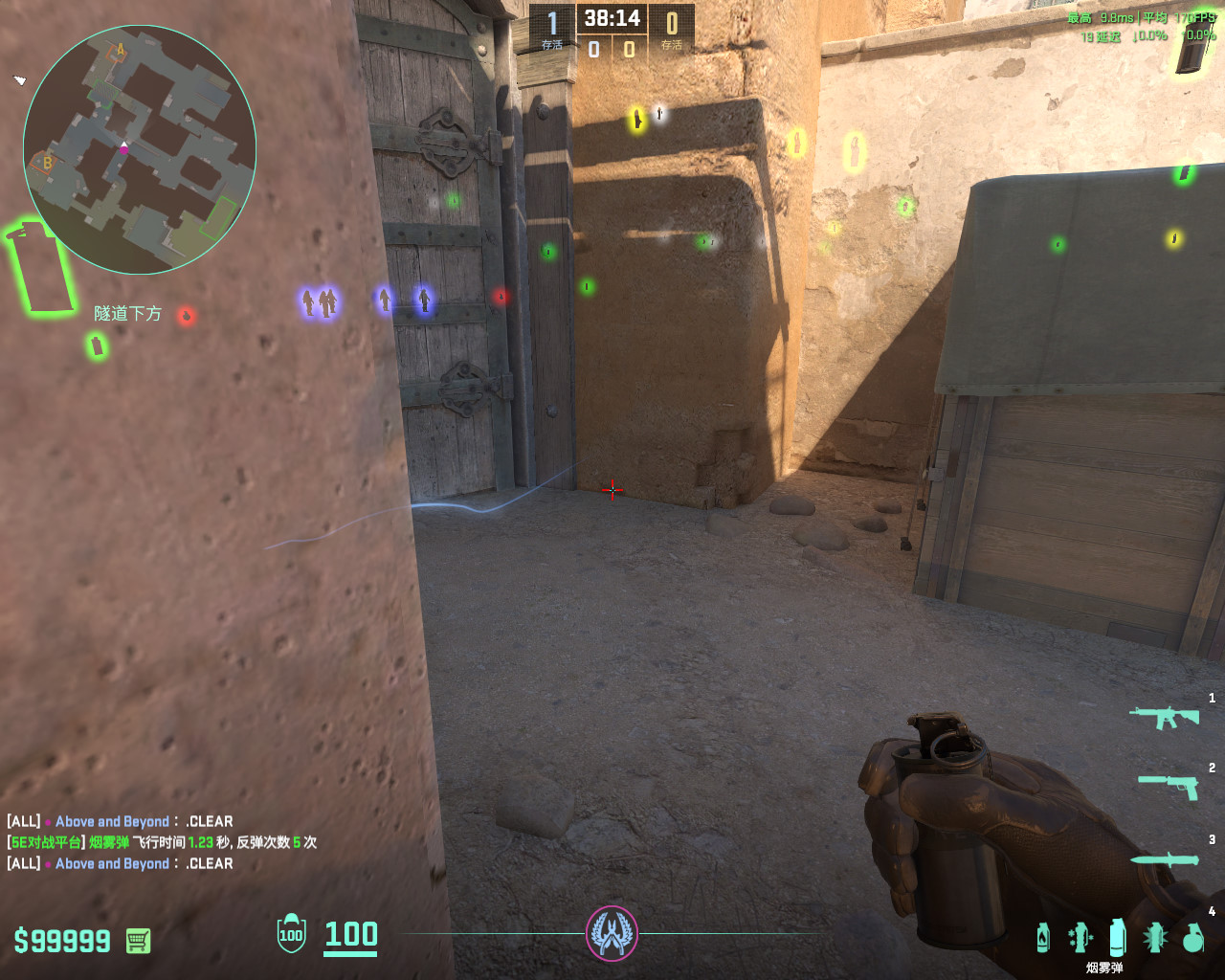The width and height of the screenshot is (1225, 980).
Task: Select the HE grenade icon
Action: pos(1192,938)
